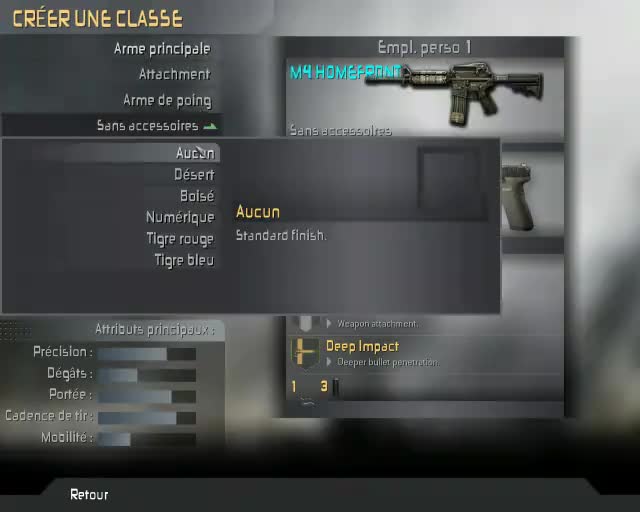Image resolution: width=640 pixels, height=512 pixels.
Task: Choose the Arme de poing entry
Action: pyautogui.click(x=166, y=100)
